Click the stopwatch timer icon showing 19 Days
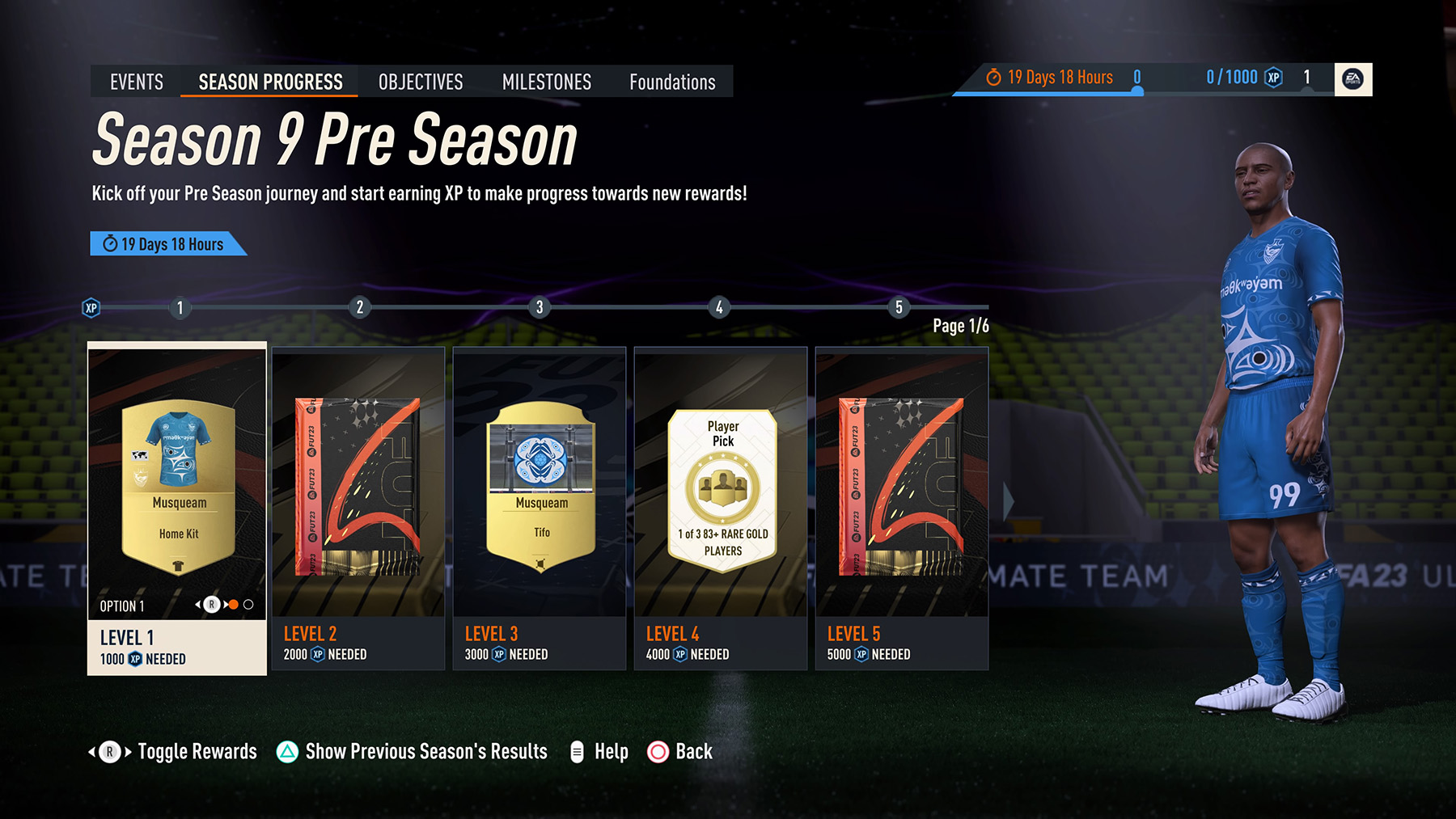1456x819 pixels. tap(993, 77)
